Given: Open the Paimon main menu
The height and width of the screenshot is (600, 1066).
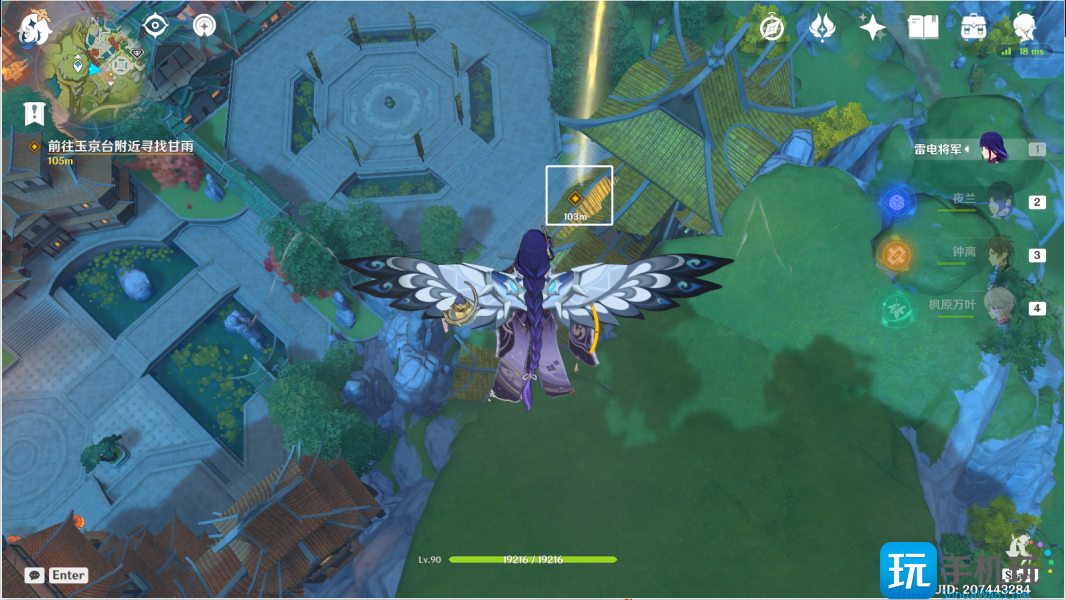Looking at the screenshot, I should coord(35,32).
